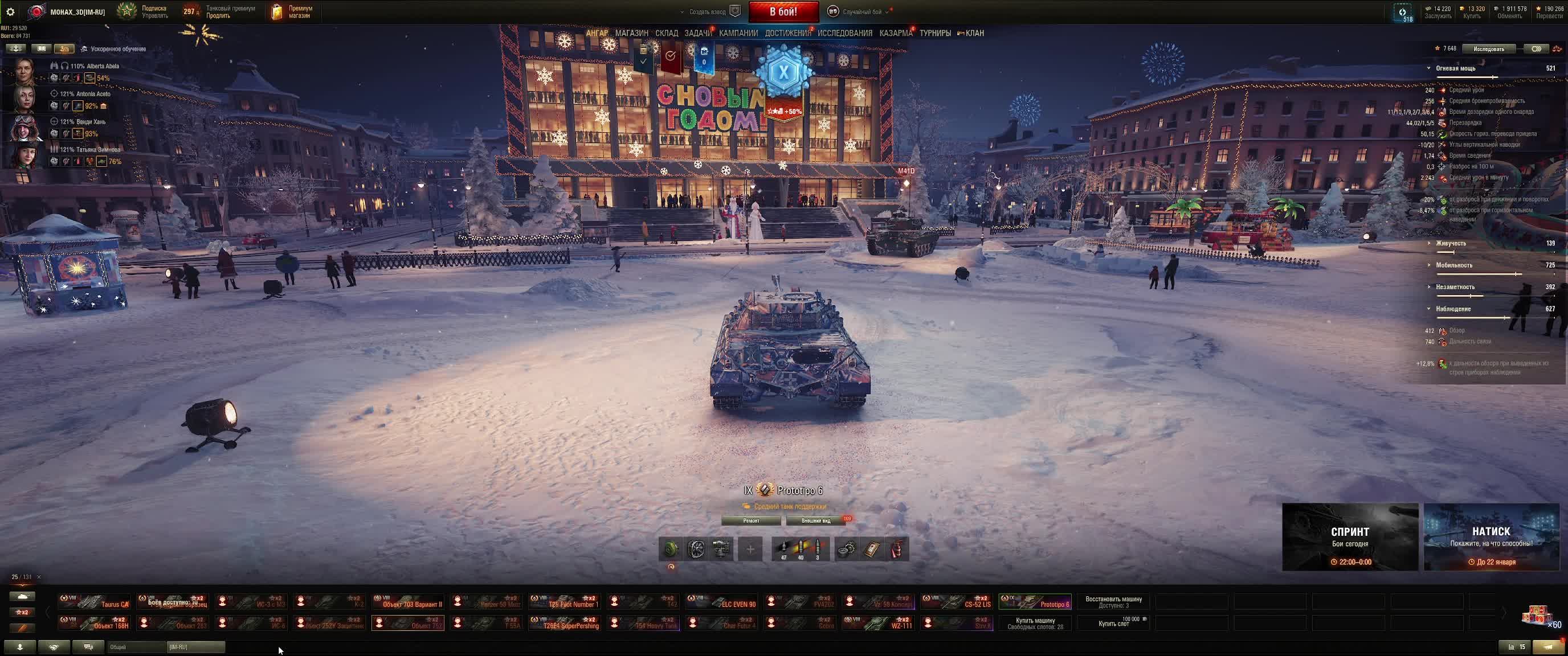The image size is (1568, 656).
Task: Open 'Внешний вид' tank customization
Action: 816,521
